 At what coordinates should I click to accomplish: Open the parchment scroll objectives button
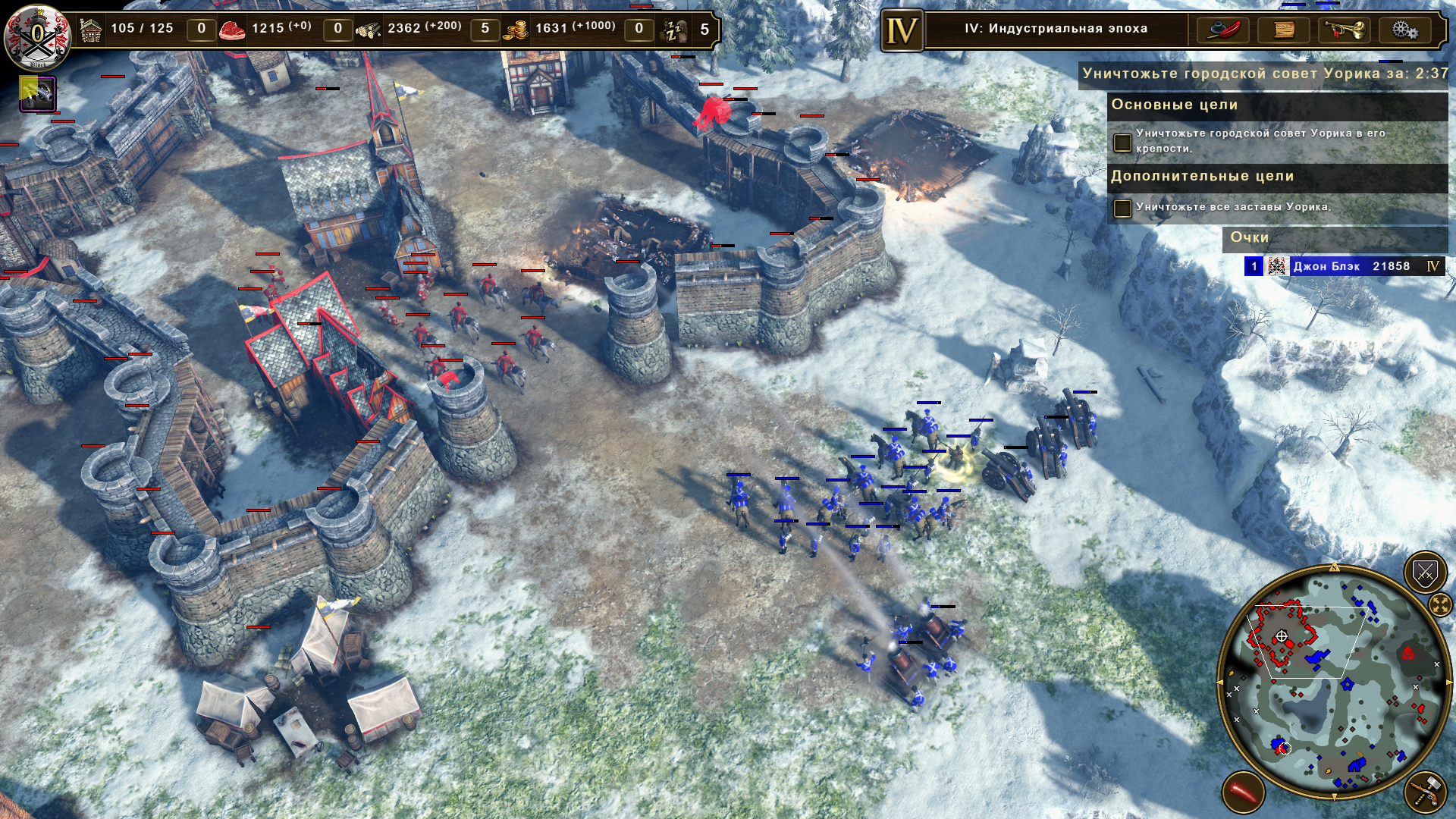pyautogui.click(x=1284, y=30)
